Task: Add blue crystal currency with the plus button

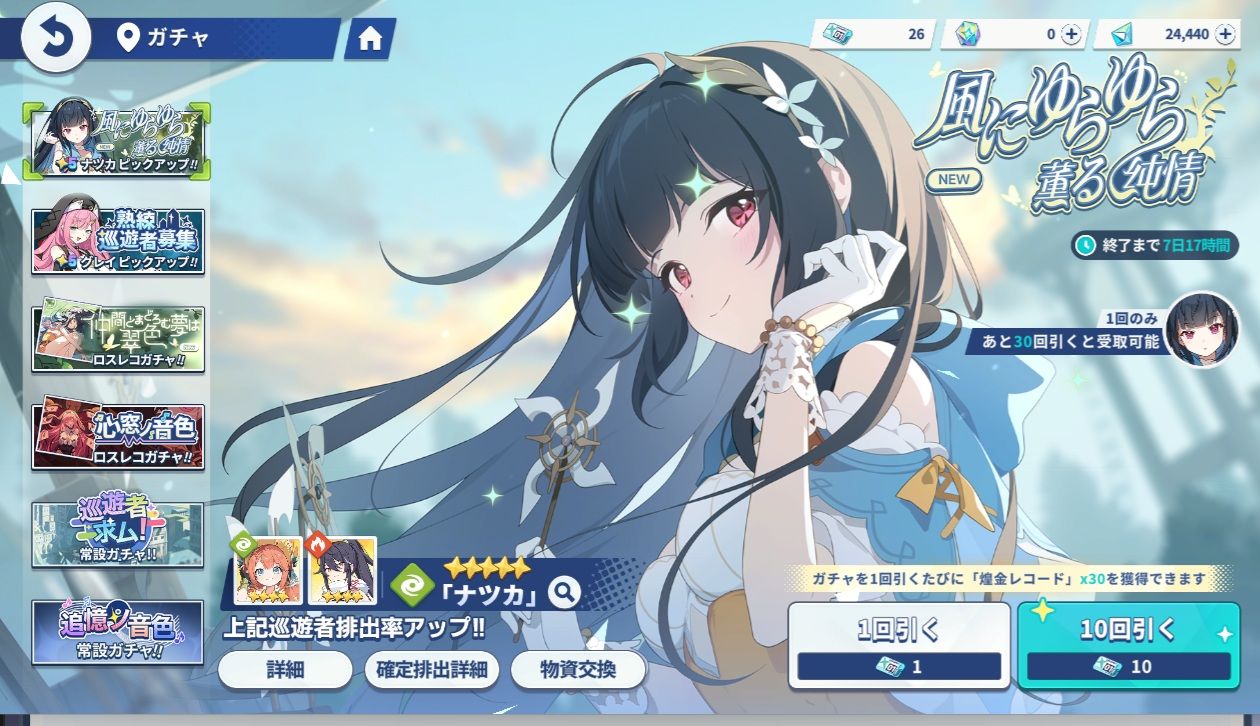Action: (x=1225, y=34)
